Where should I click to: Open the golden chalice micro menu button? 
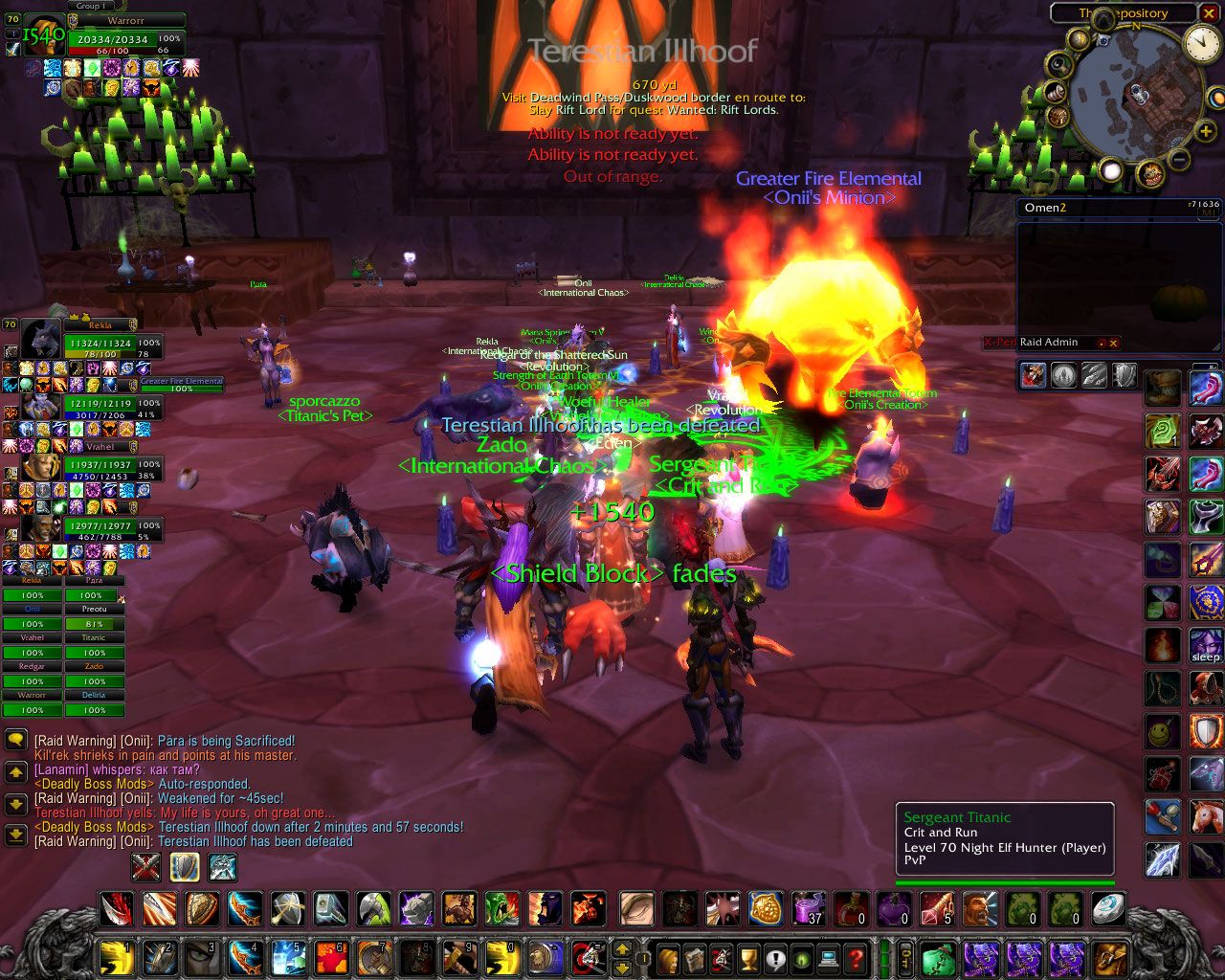tap(749, 956)
